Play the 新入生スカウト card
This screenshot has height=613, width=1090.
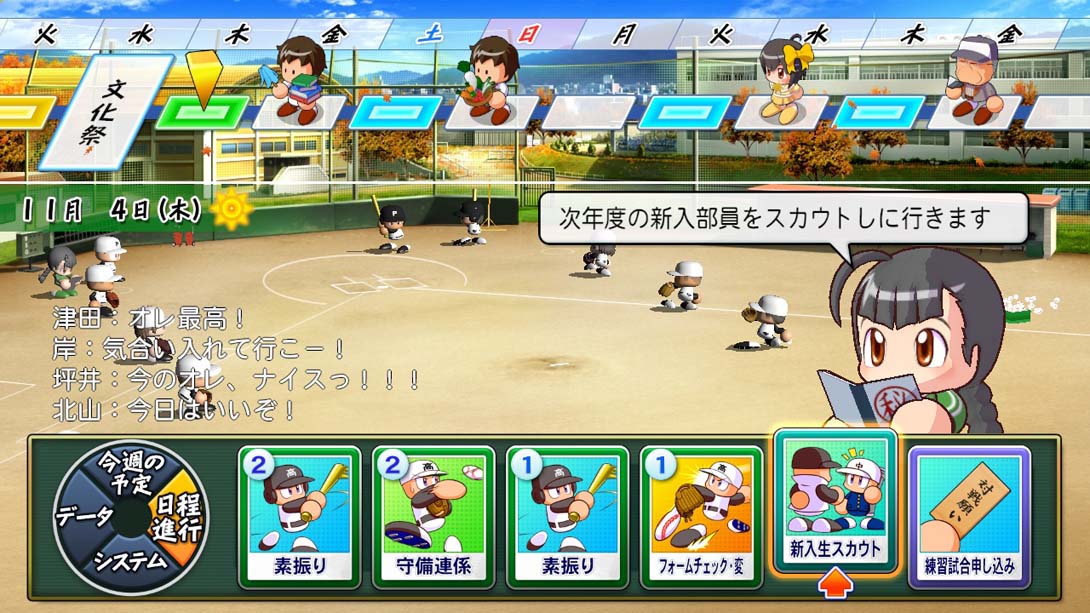(835, 500)
